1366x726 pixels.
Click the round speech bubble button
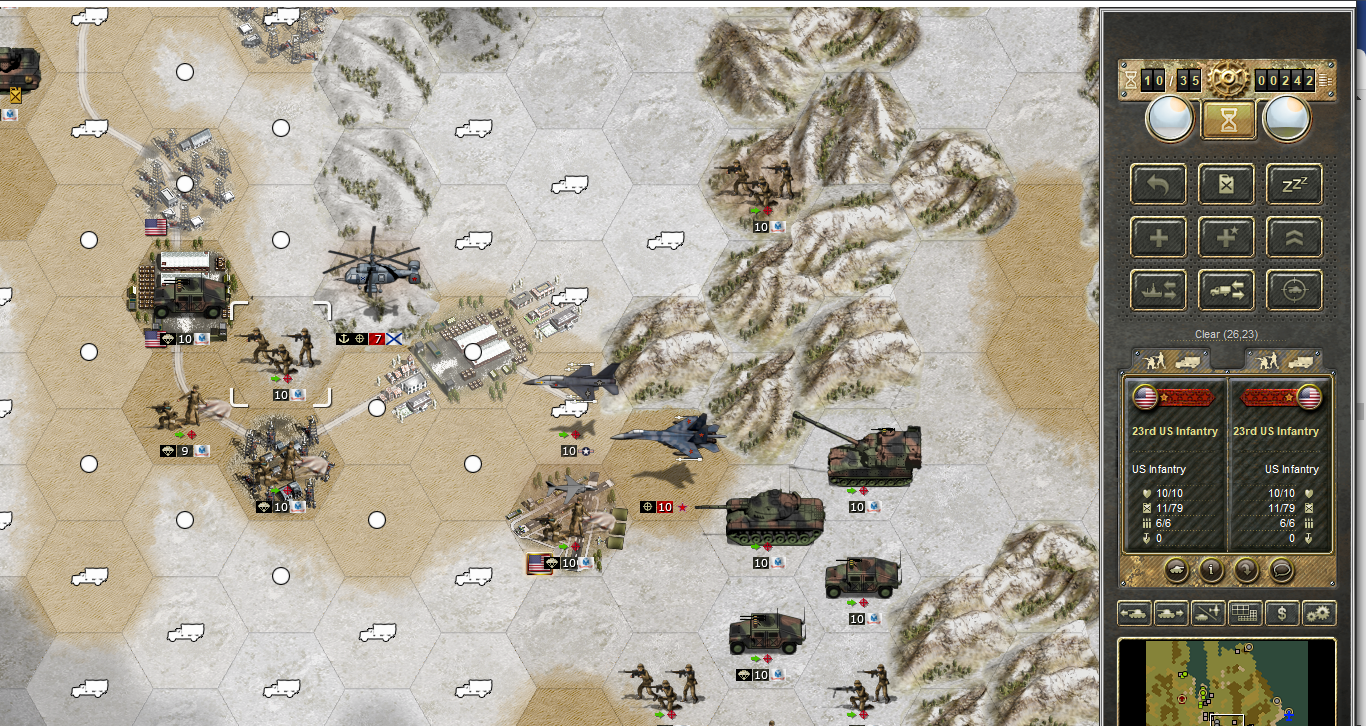[1281, 570]
